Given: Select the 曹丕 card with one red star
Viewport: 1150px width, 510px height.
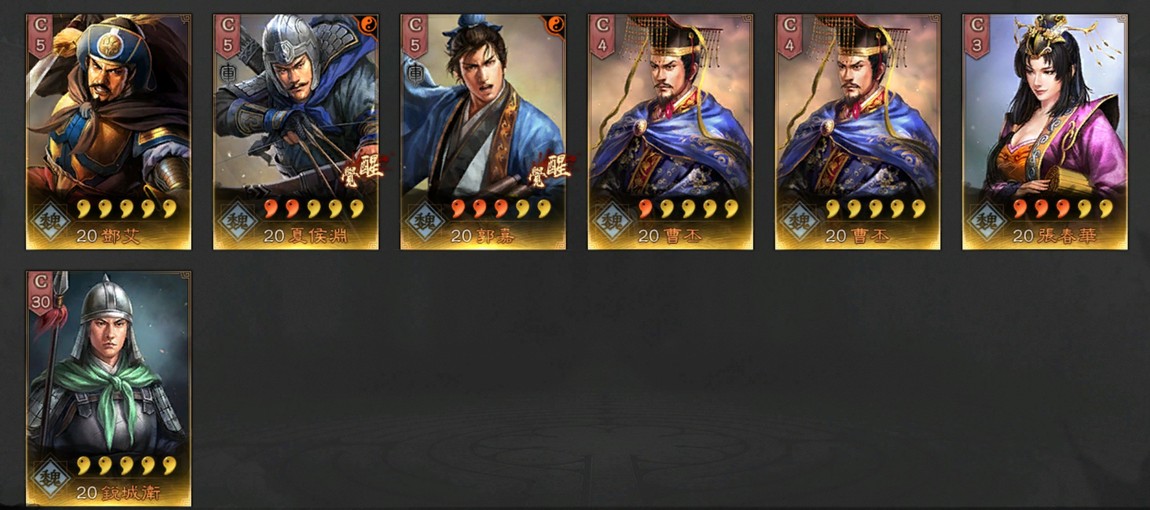Looking at the screenshot, I should [670, 130].
